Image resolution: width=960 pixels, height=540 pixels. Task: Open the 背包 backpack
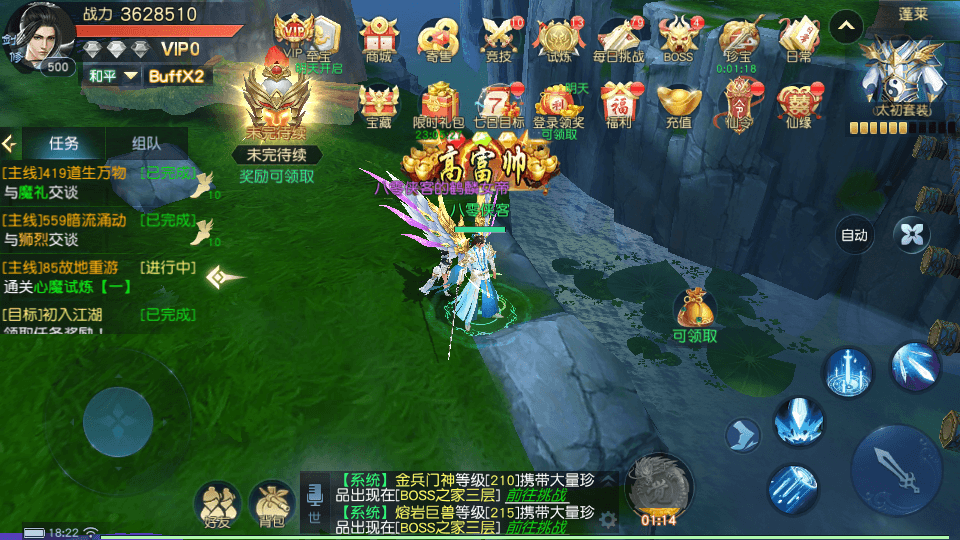coord(271,504)
